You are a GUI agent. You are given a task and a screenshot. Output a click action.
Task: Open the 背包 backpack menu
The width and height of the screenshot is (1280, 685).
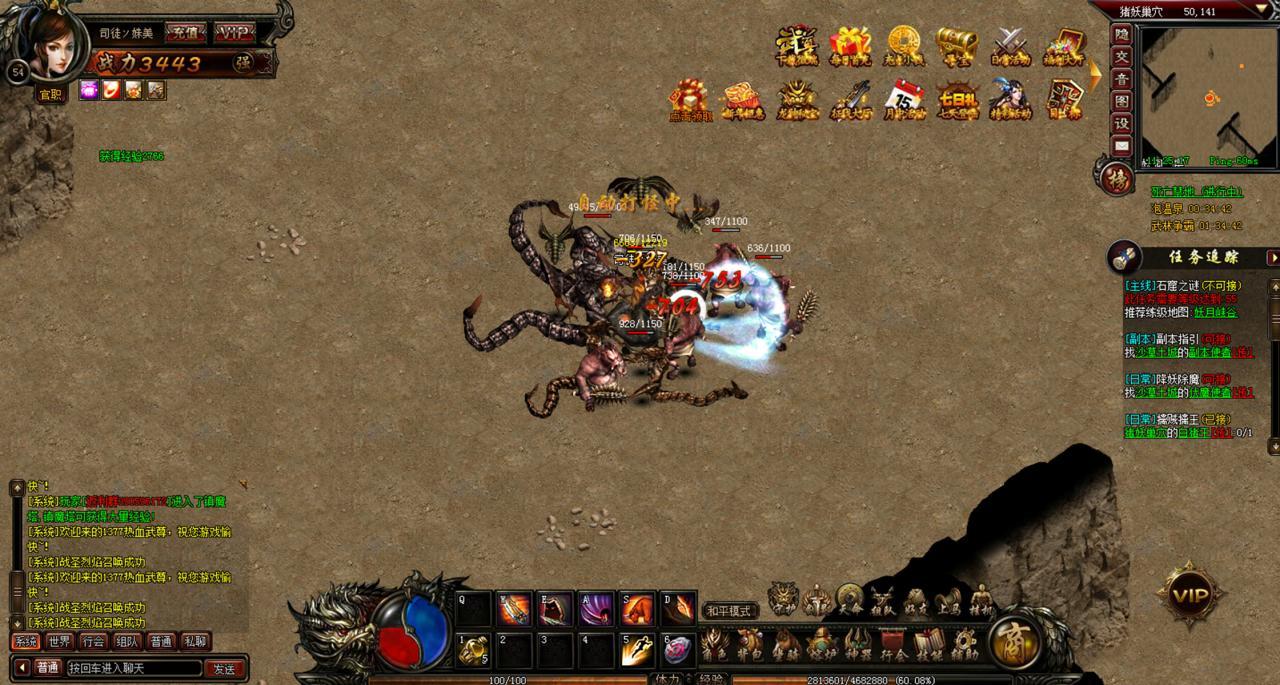point(748,645)
